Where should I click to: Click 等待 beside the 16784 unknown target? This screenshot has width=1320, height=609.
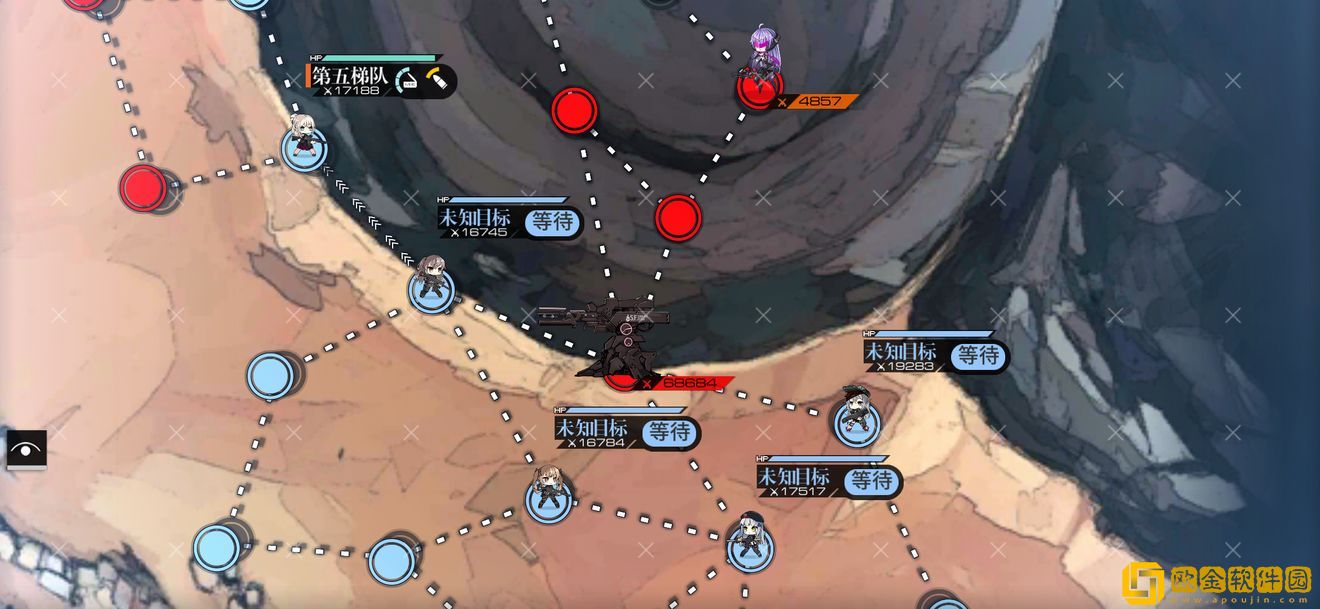coord(670,432)
